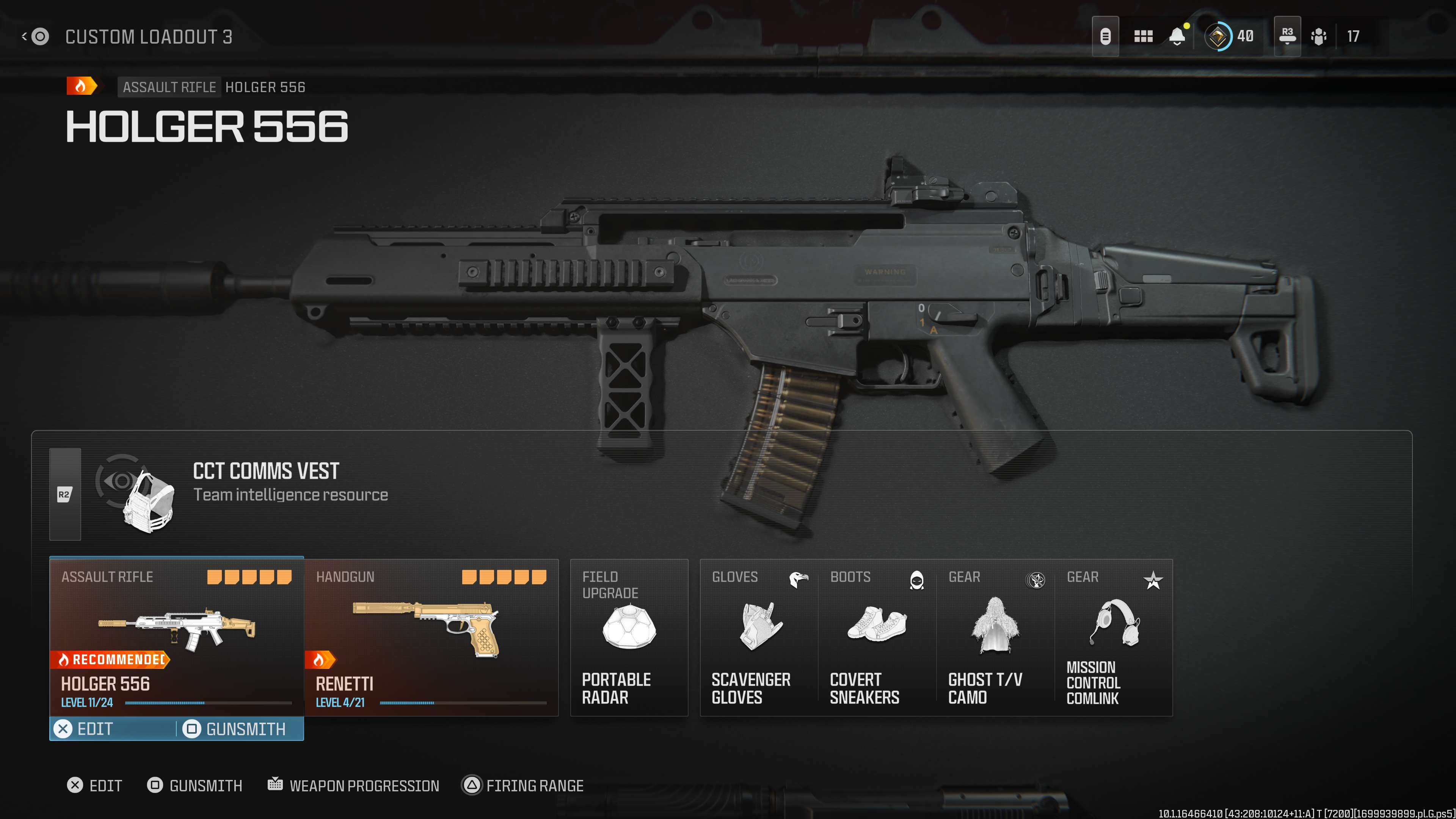Screen dimensions: 1456x819
Task: Open Gunsmith from the bottom bar
Action: pyautogui.click(x=195, y=786)
